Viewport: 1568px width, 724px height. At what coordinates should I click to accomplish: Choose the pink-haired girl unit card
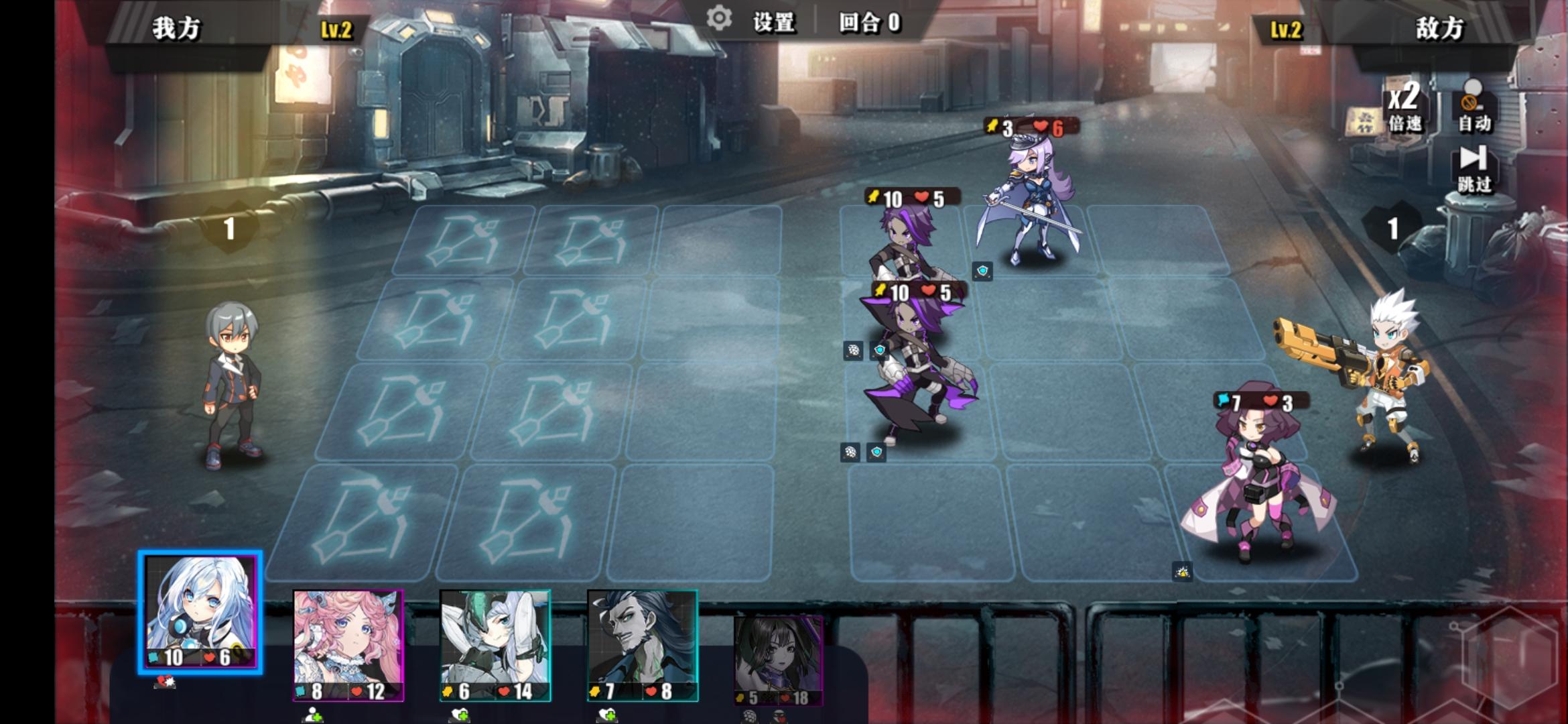(x=348, y=645)
